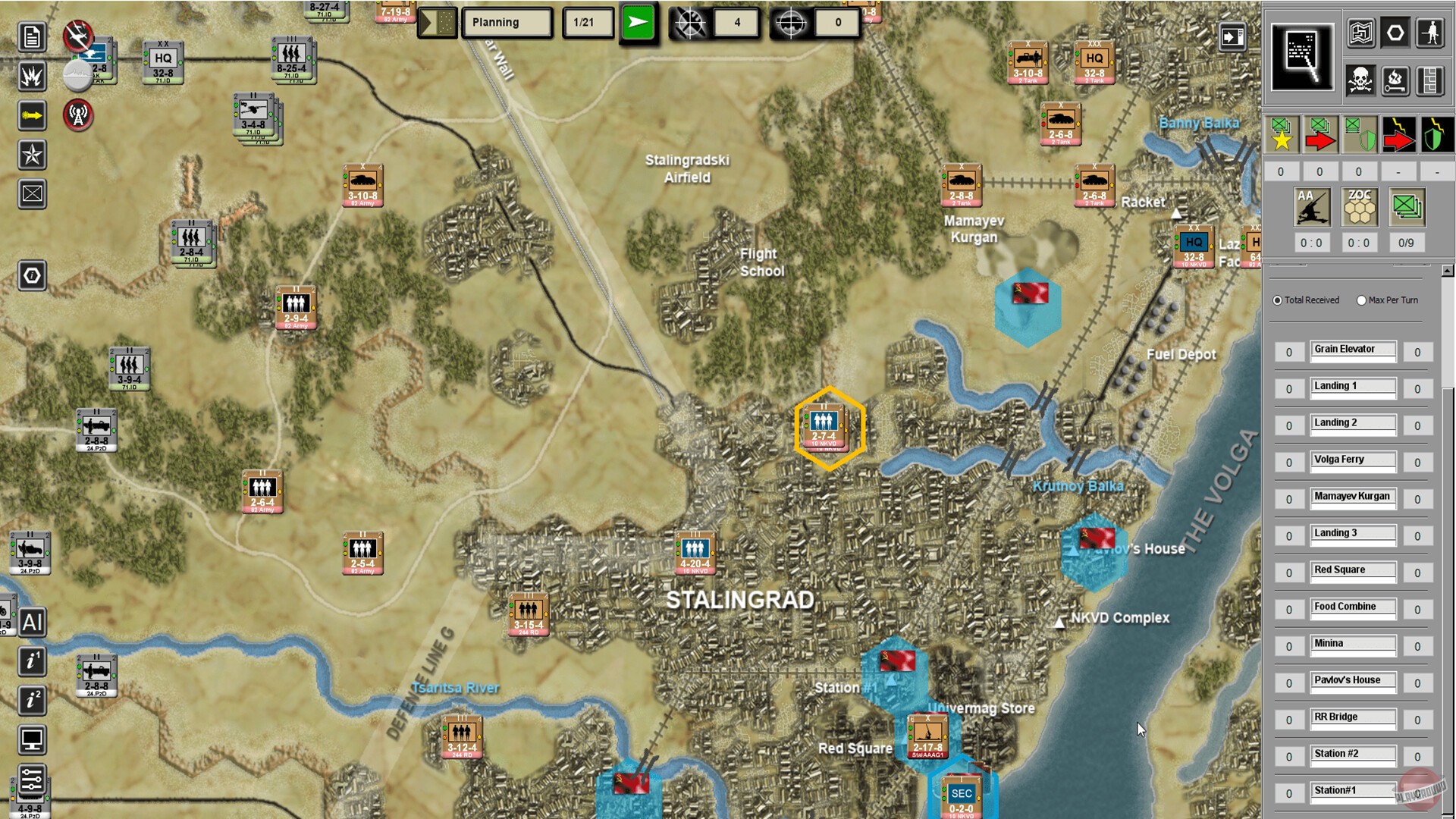
Task: Toggle the hex outline display icon
Action: pos(1396,33)
